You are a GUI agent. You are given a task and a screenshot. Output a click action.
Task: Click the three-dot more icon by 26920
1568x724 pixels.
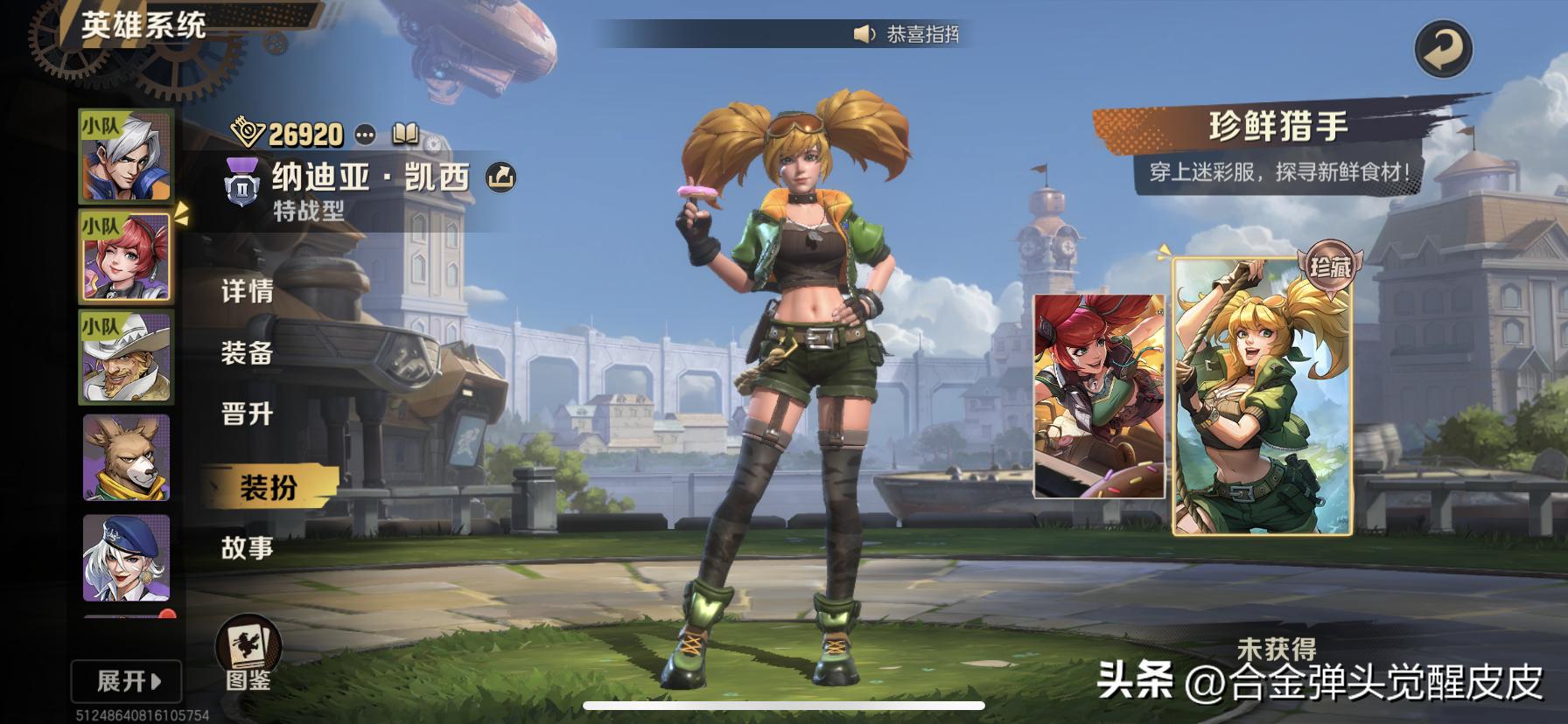click(x=365, y=135)
